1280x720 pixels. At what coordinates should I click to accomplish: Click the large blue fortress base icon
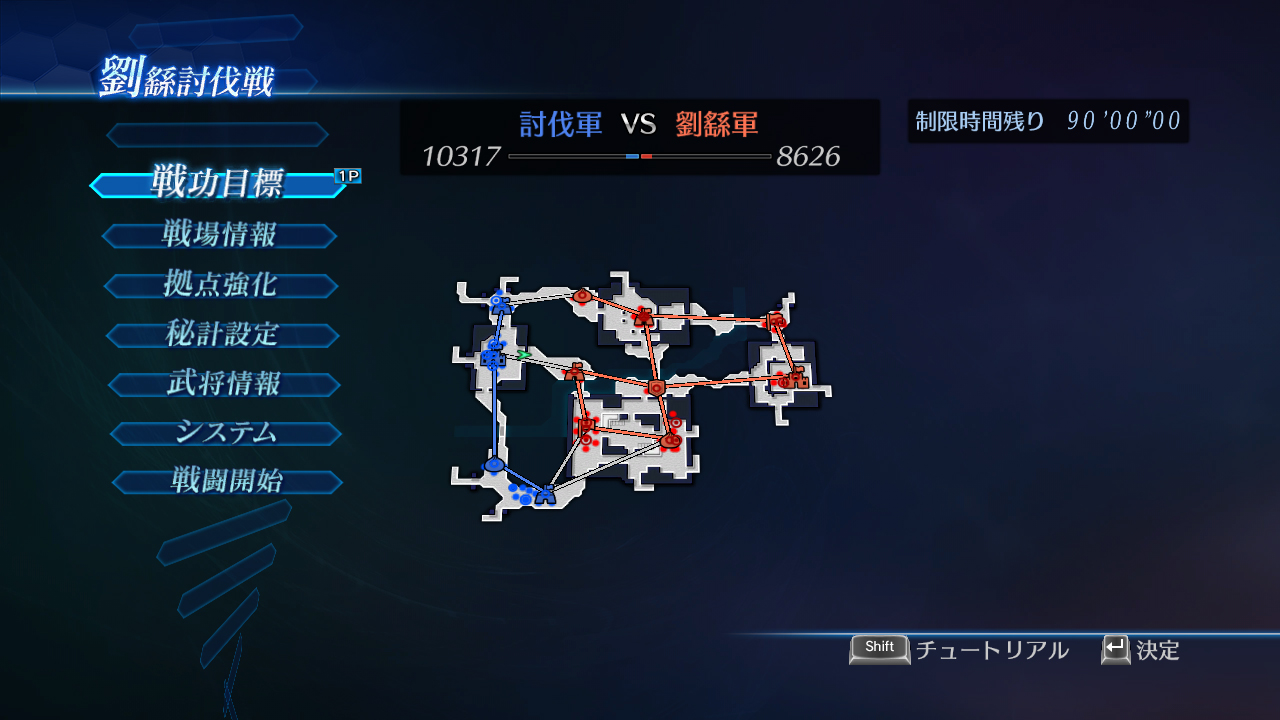492,357
